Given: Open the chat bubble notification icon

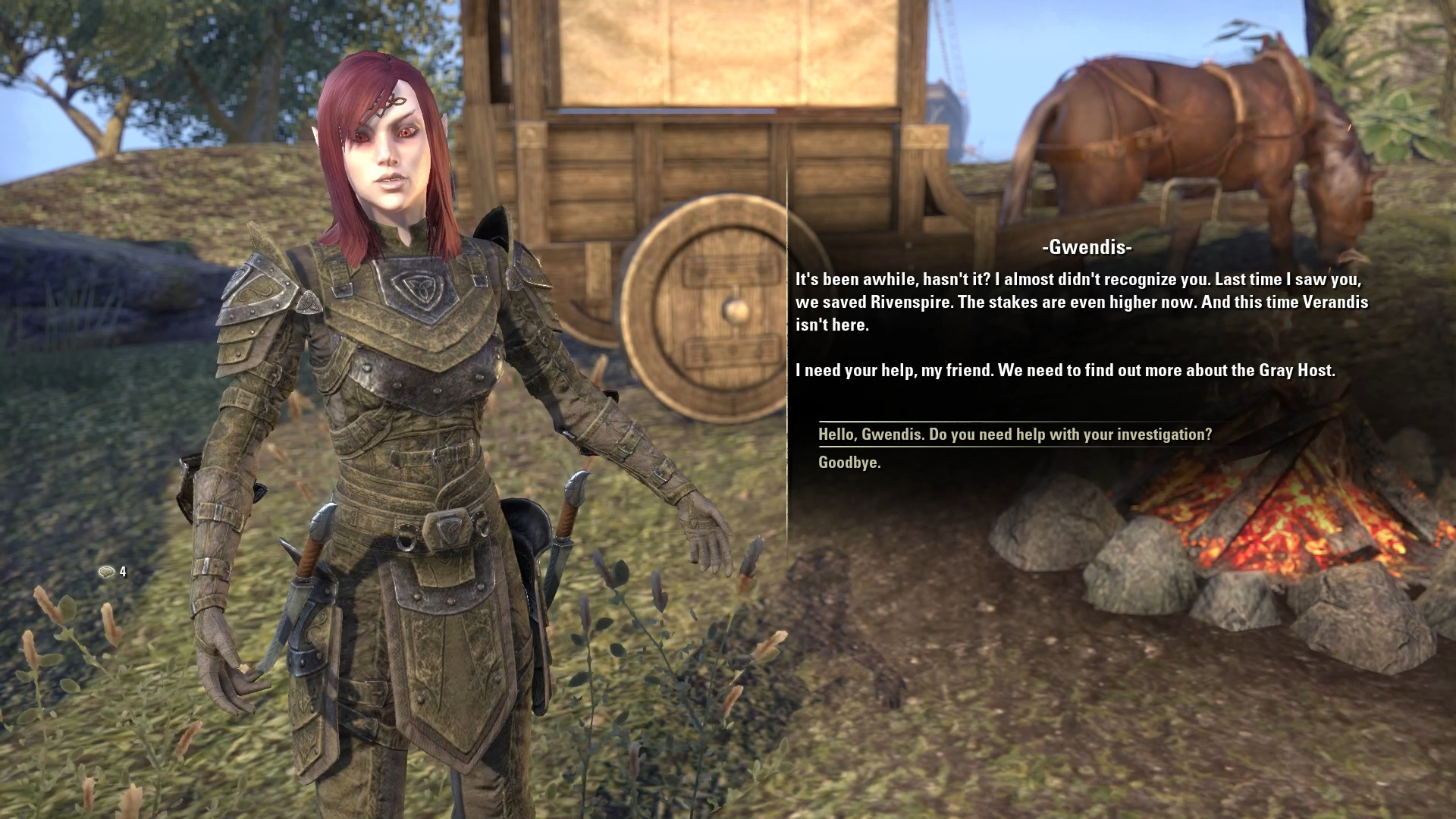Looking at the screenshot, I should [x=107, y=572].
